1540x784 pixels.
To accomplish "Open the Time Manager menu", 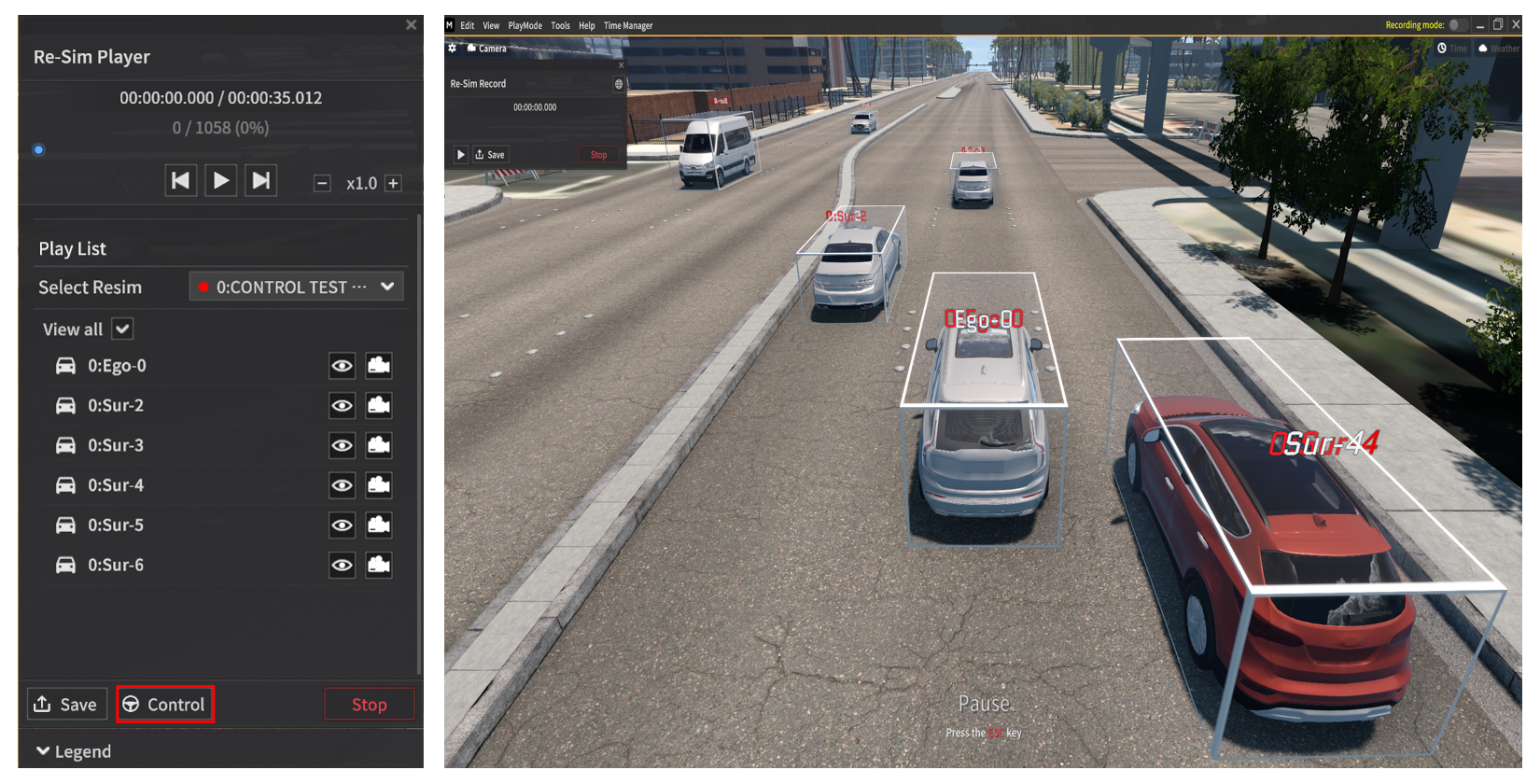I will pyautogui.click(x=628, y=26).
